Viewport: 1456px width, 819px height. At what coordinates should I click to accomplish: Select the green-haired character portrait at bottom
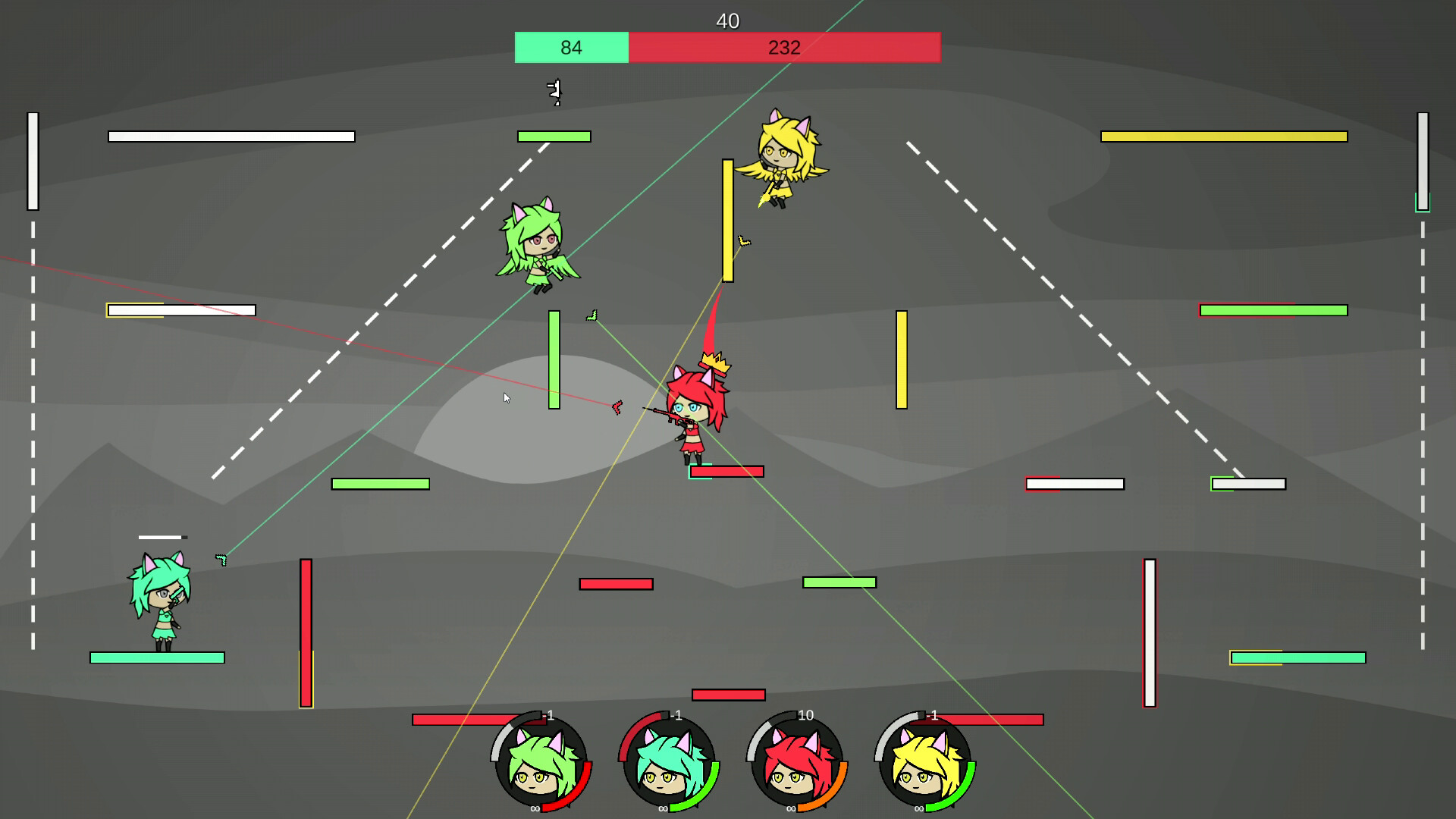coord(540,766)
